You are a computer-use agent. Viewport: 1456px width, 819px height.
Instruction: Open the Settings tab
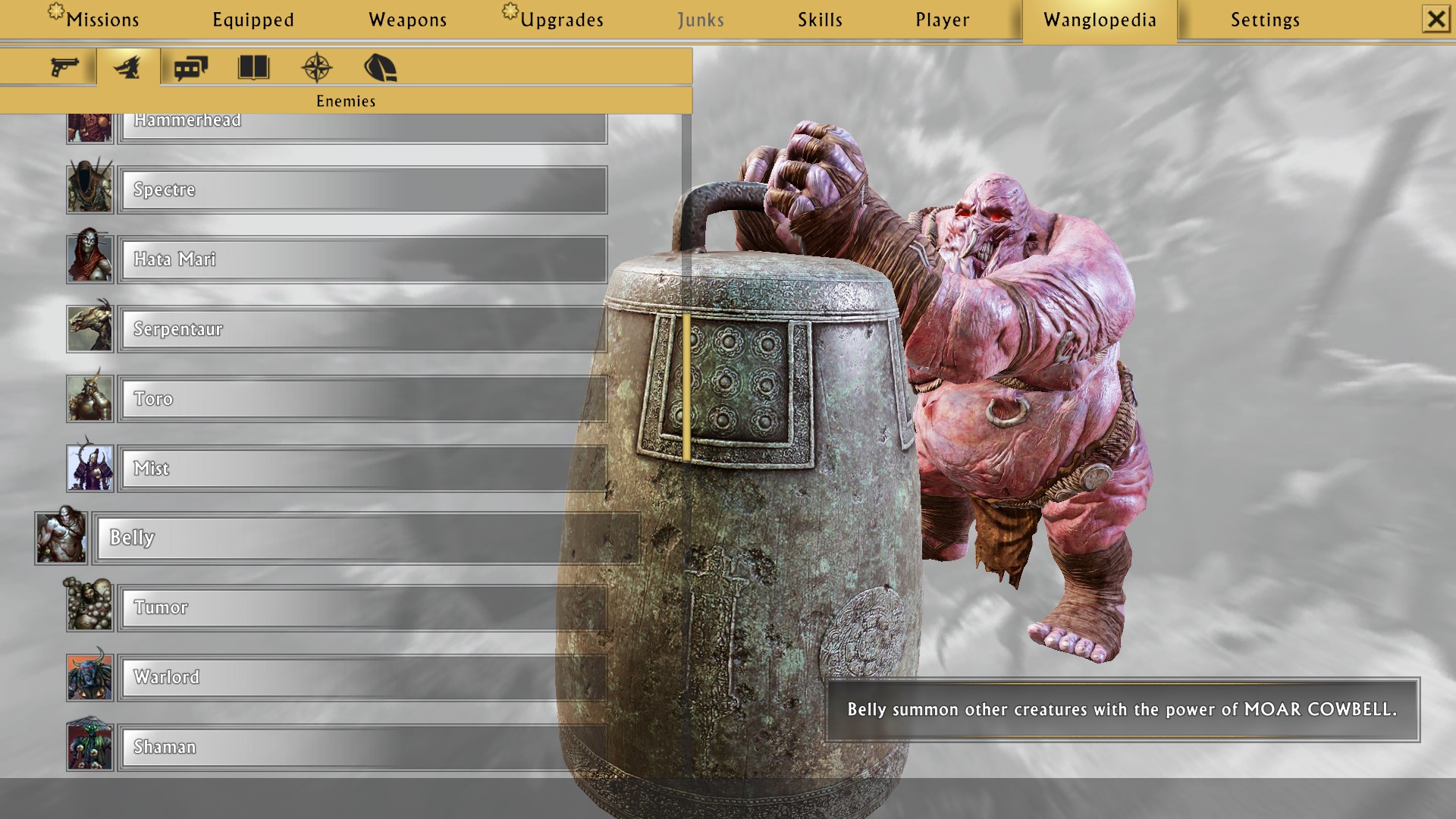tap(1265, 20)
